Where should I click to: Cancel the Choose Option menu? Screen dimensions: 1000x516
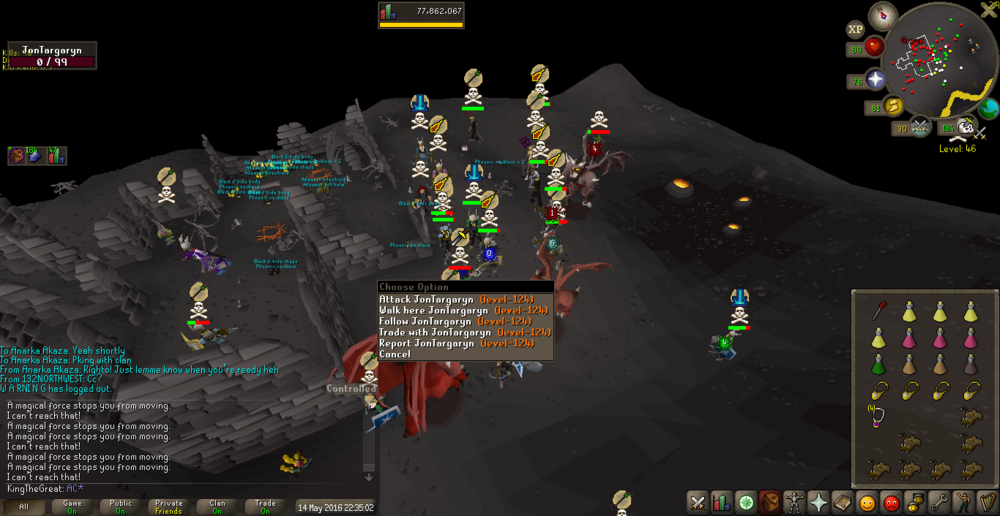click(x=395, y=354)
